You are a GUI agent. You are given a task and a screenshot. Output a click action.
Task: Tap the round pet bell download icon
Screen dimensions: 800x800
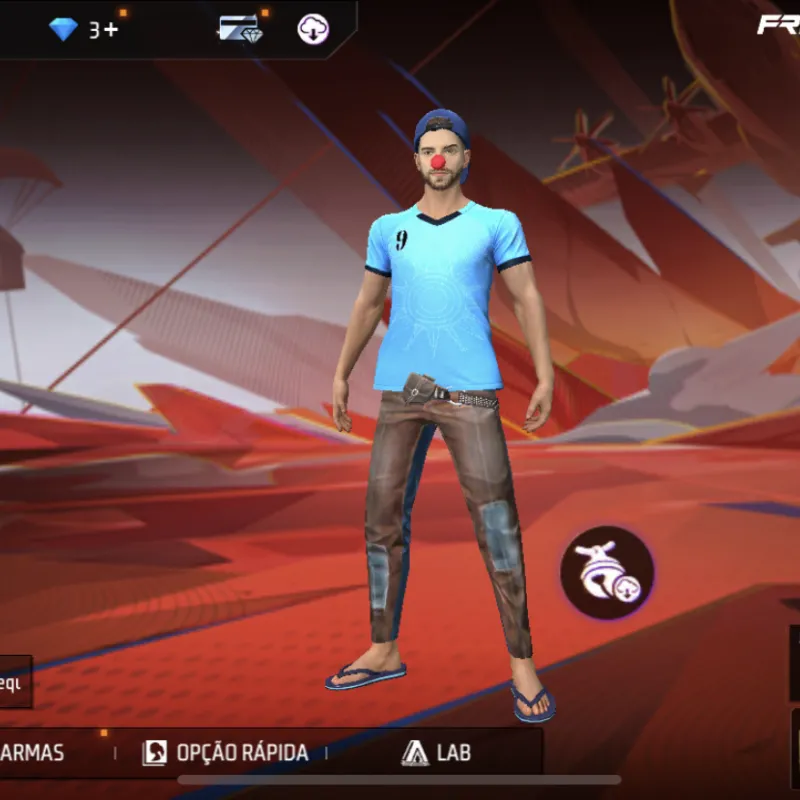[607, 573]
